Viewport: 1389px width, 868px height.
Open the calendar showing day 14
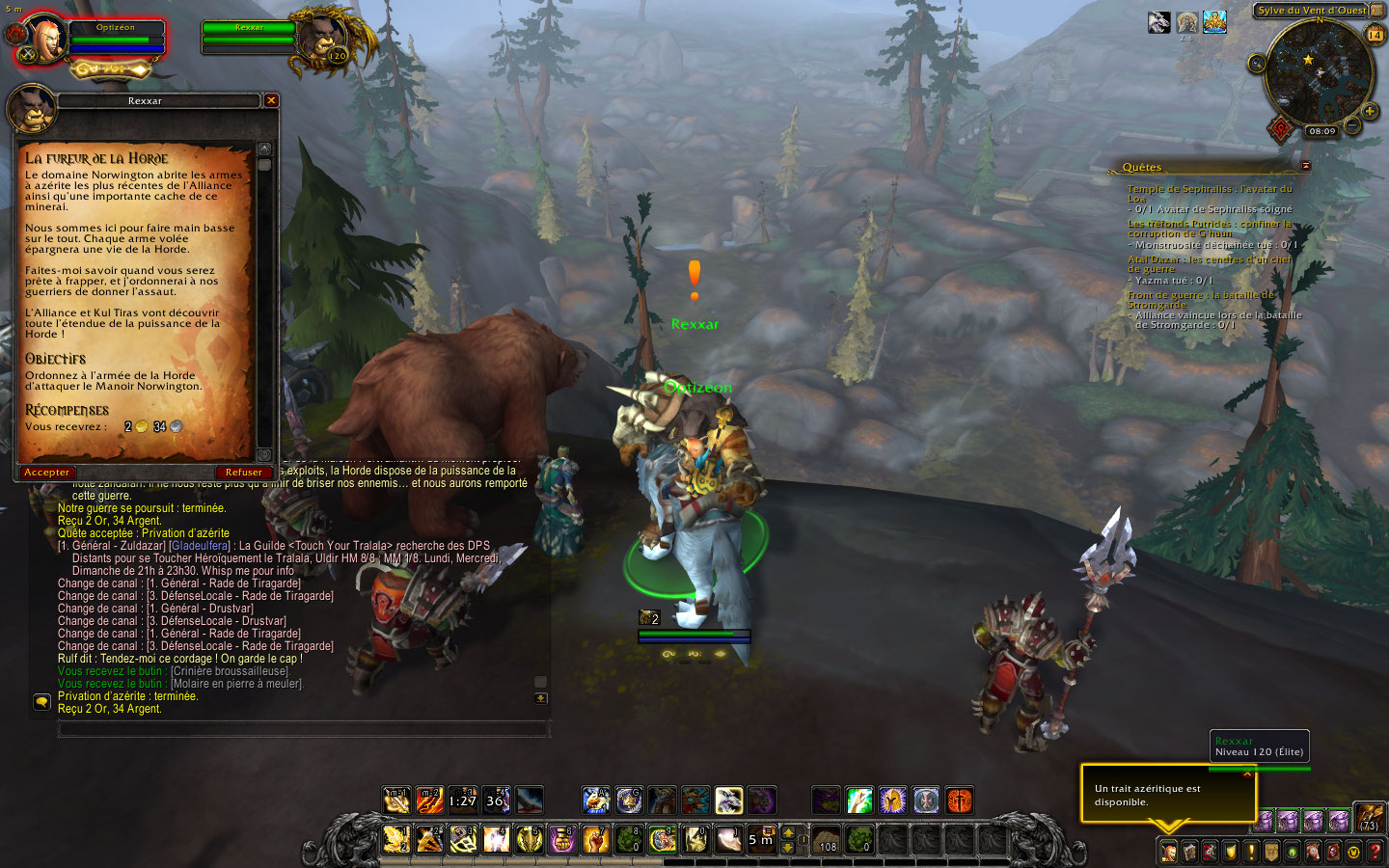[1375, 35]
